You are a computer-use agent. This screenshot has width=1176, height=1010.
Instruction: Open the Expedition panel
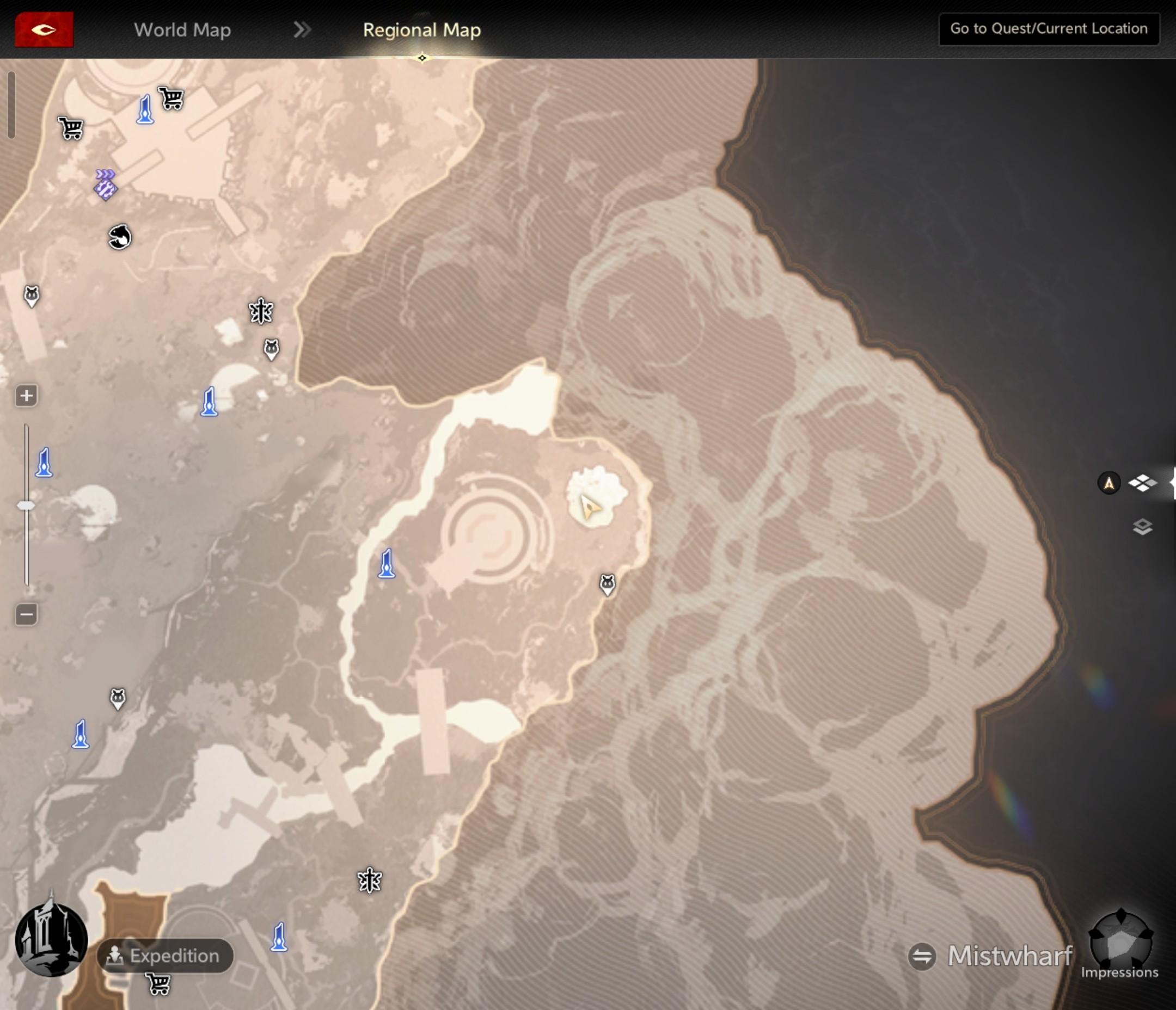pyautogui.click(x=165, y=956)
